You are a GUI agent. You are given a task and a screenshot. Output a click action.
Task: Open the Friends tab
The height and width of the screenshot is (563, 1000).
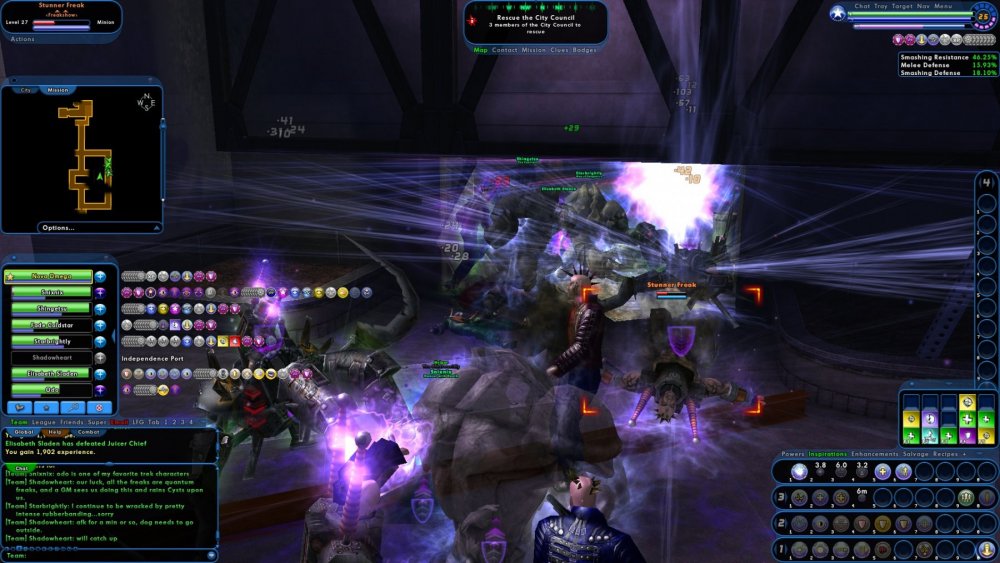[x=71, y=423]
